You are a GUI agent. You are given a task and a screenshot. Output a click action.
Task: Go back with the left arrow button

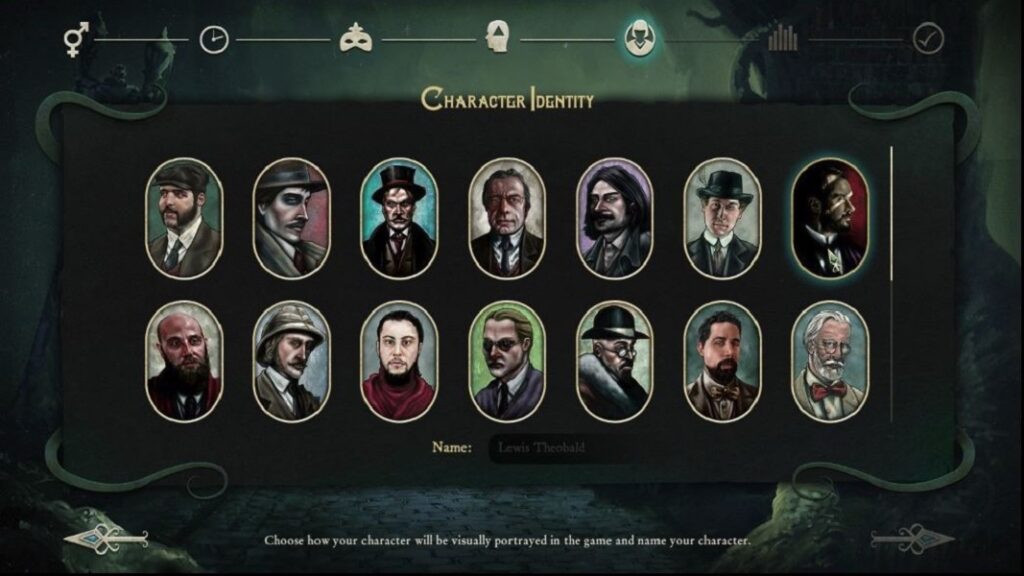coord(106,538)
